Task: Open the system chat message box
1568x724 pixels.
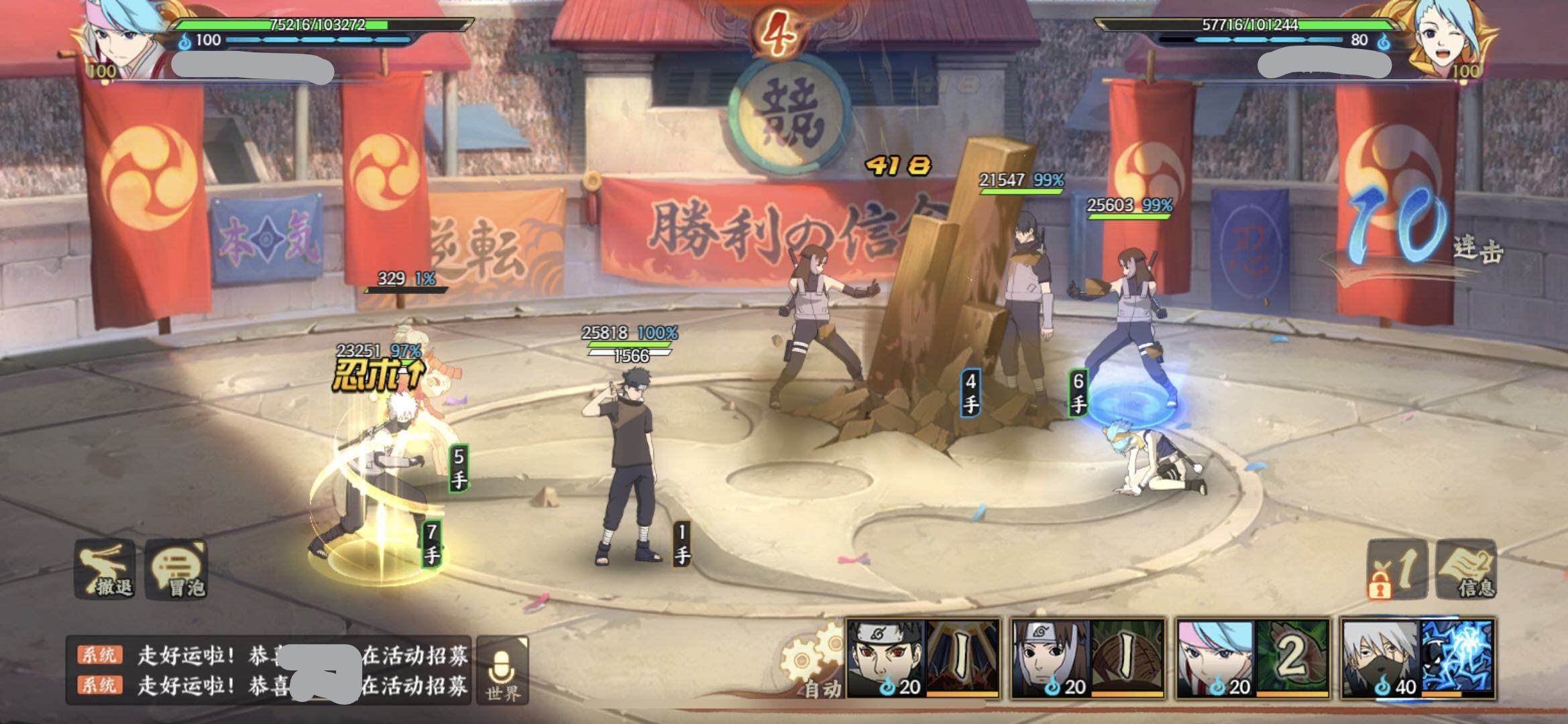Action: click(x=268, y=670)
